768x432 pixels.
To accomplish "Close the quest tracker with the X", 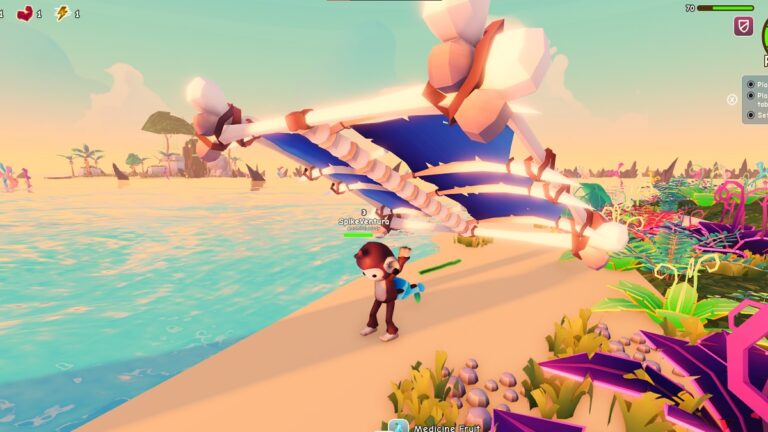I will click(732, 99).
